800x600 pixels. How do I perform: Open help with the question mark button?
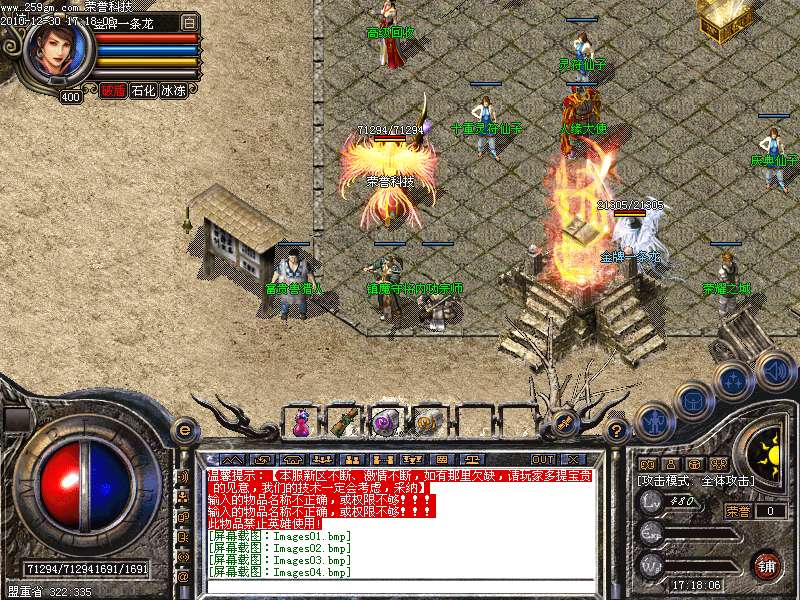617,431
